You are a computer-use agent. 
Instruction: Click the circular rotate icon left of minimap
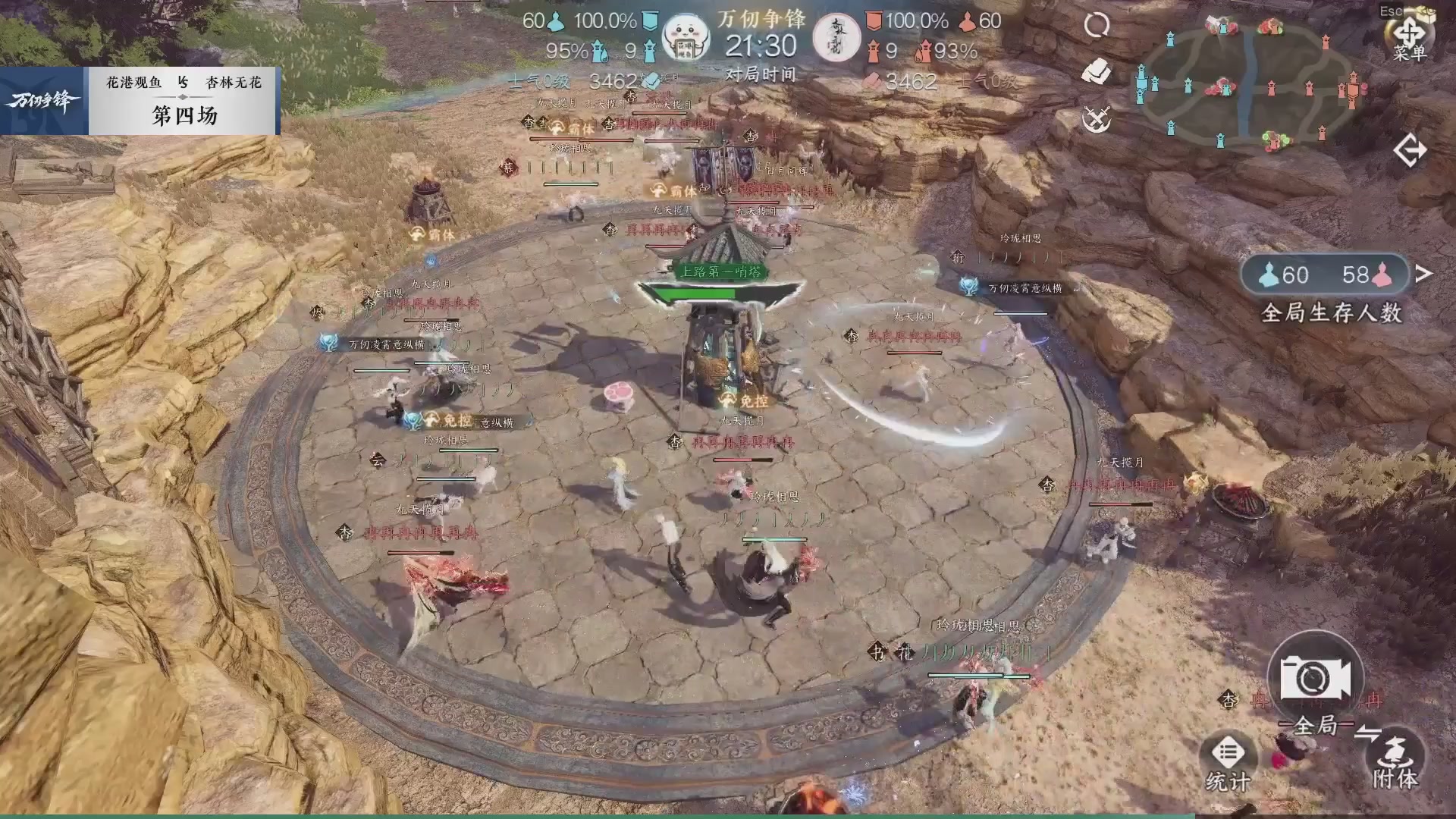click(x=1096, y=25)
